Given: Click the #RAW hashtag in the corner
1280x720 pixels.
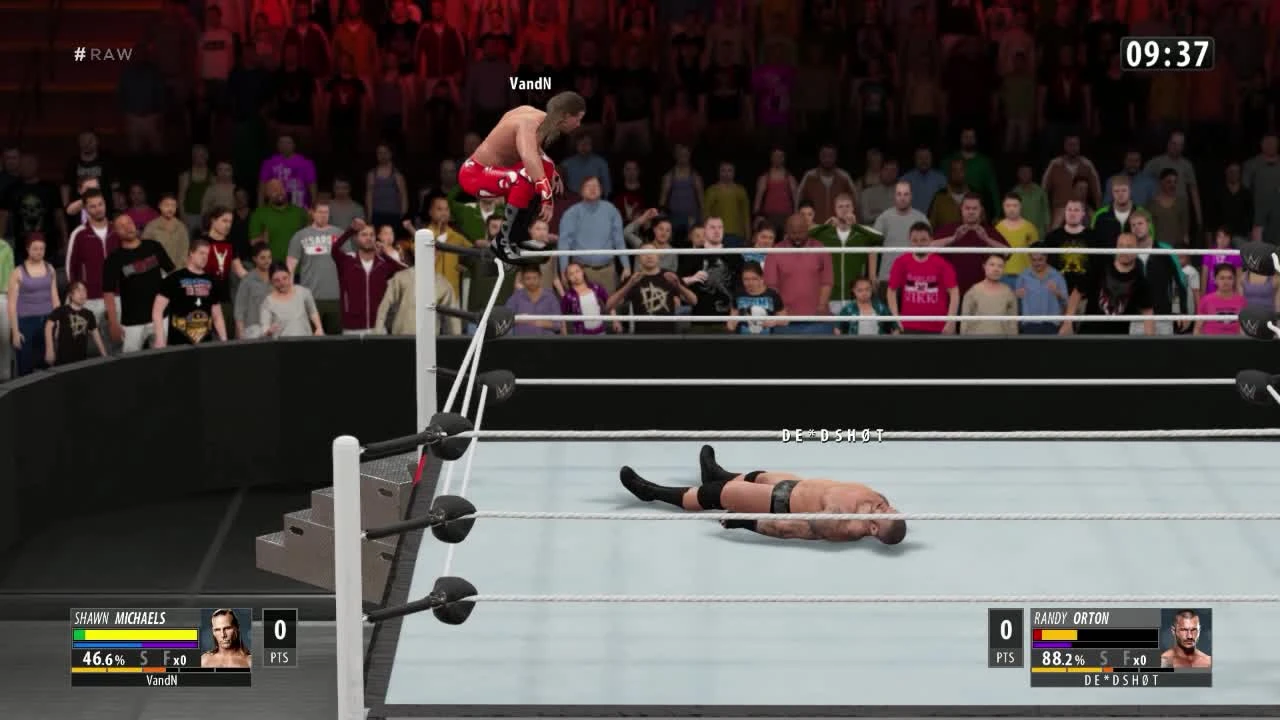Looking at the screenshot, I should [x=104, y=54].
